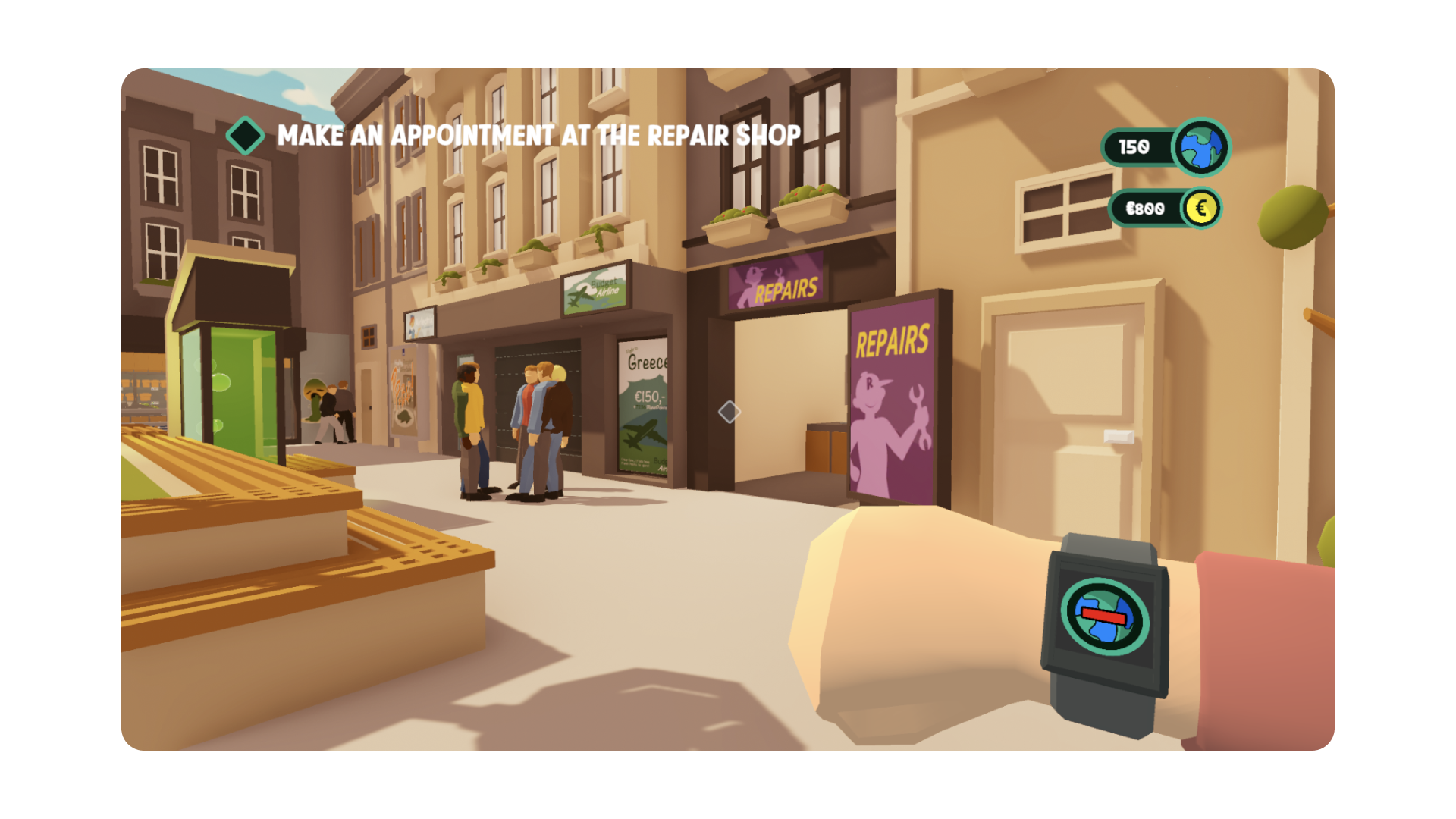This screenshot has width=1456, height=819.
Task: Tap the globe icon on the wristwatch
Action: click(x=1105, y=615)
